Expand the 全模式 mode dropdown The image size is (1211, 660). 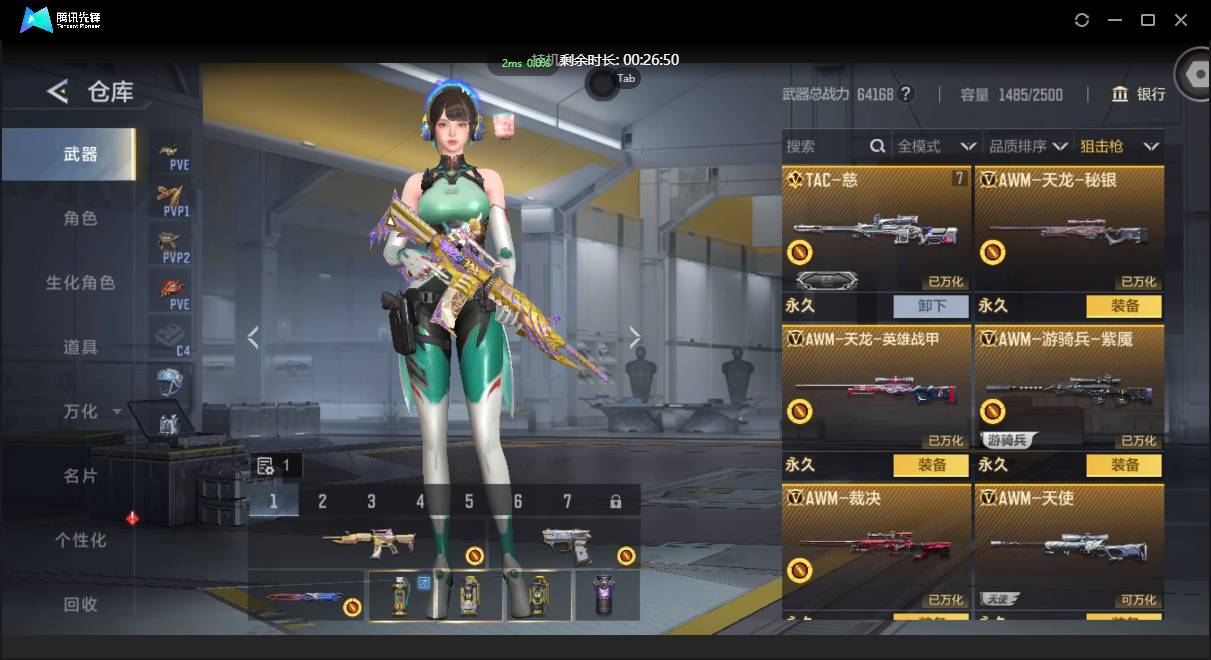click(x=935, y=146)
